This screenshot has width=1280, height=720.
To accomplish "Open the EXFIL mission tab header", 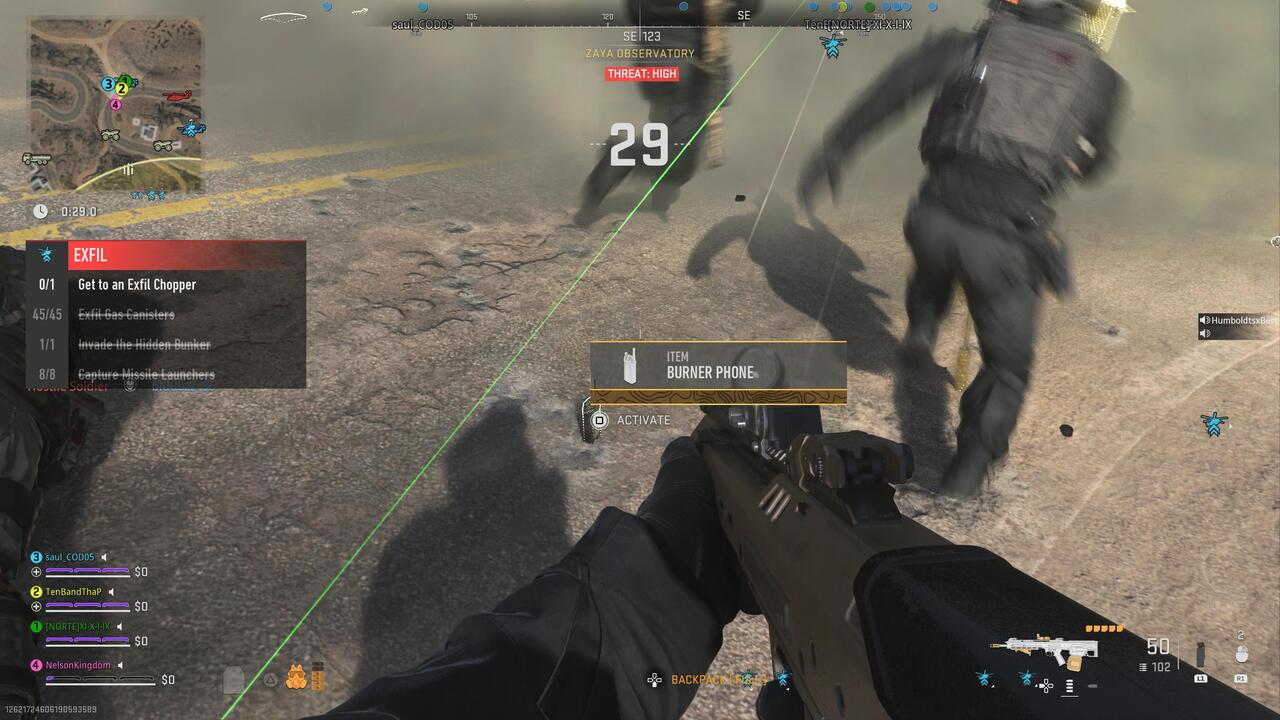I will click(90, 255).
